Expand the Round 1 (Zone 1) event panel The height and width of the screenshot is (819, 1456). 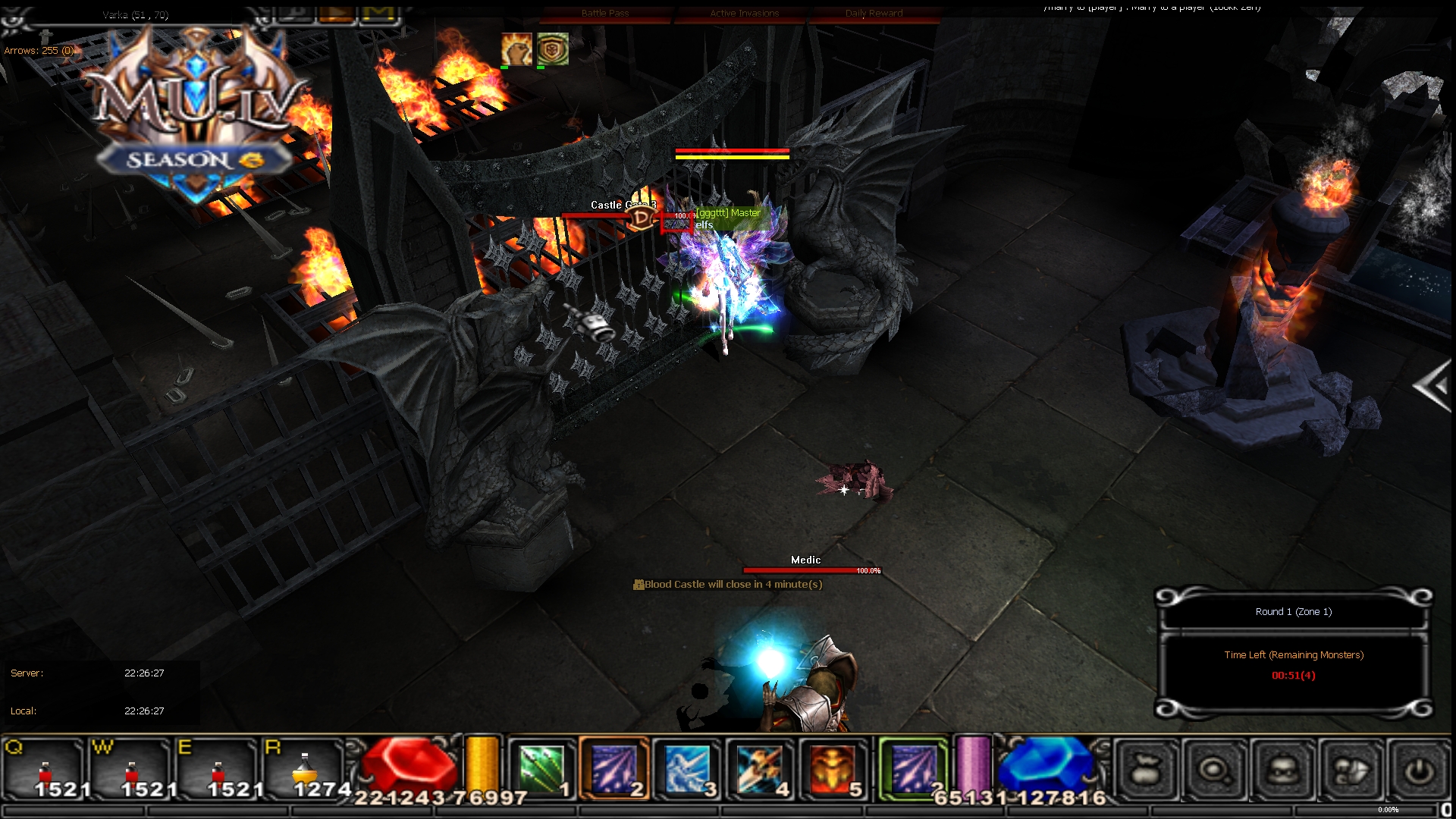tap(1293, 611)
